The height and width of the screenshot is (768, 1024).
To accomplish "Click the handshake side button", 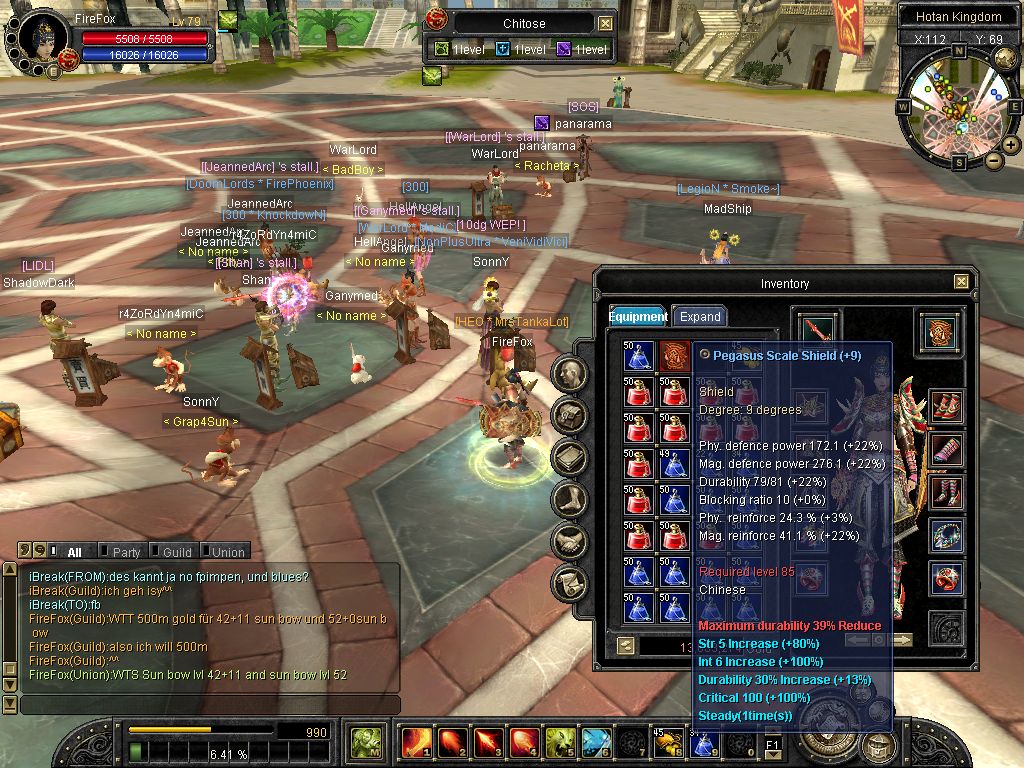I will click(x=569, y=541).
